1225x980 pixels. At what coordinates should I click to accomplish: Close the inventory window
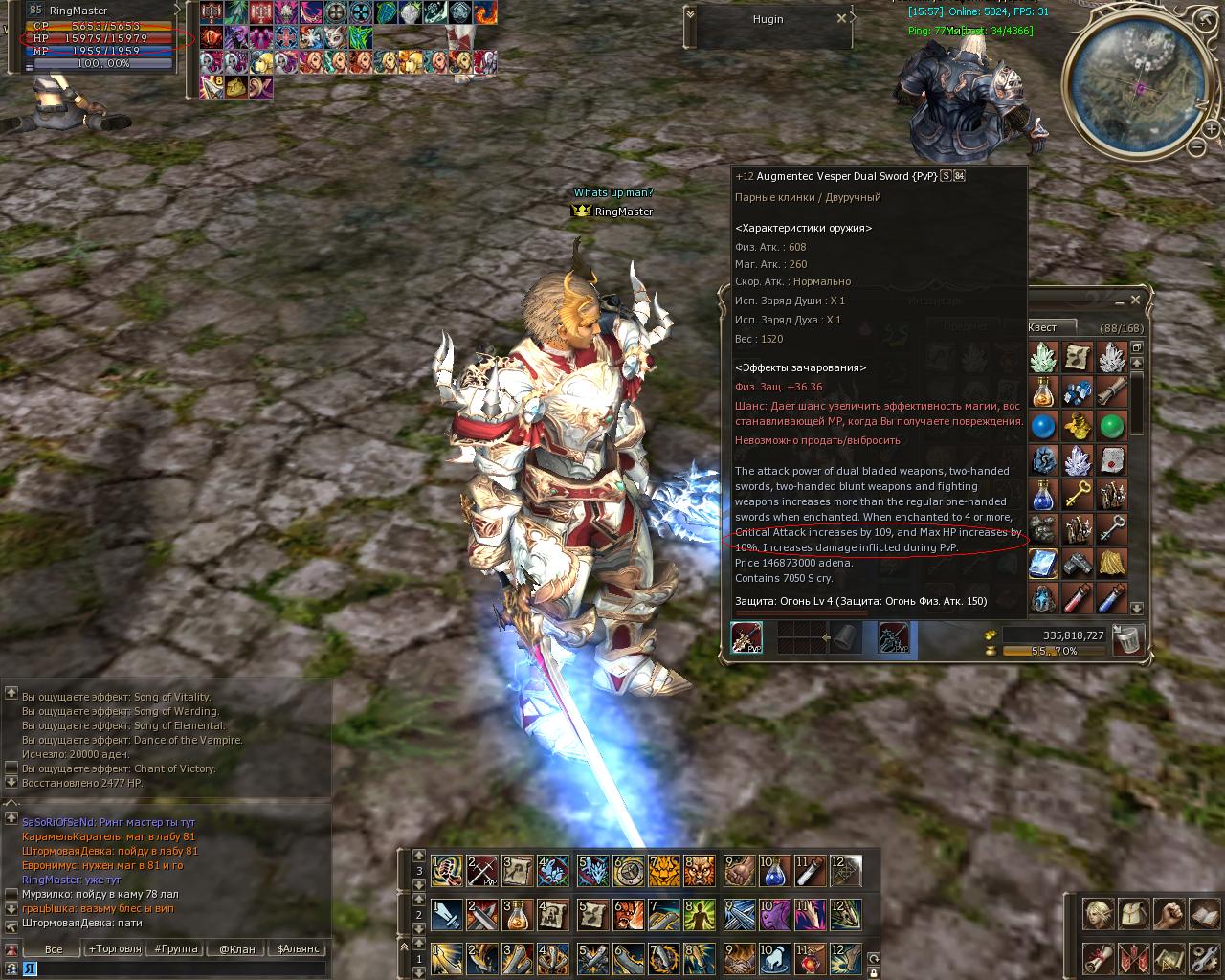tap(1135, 300)
